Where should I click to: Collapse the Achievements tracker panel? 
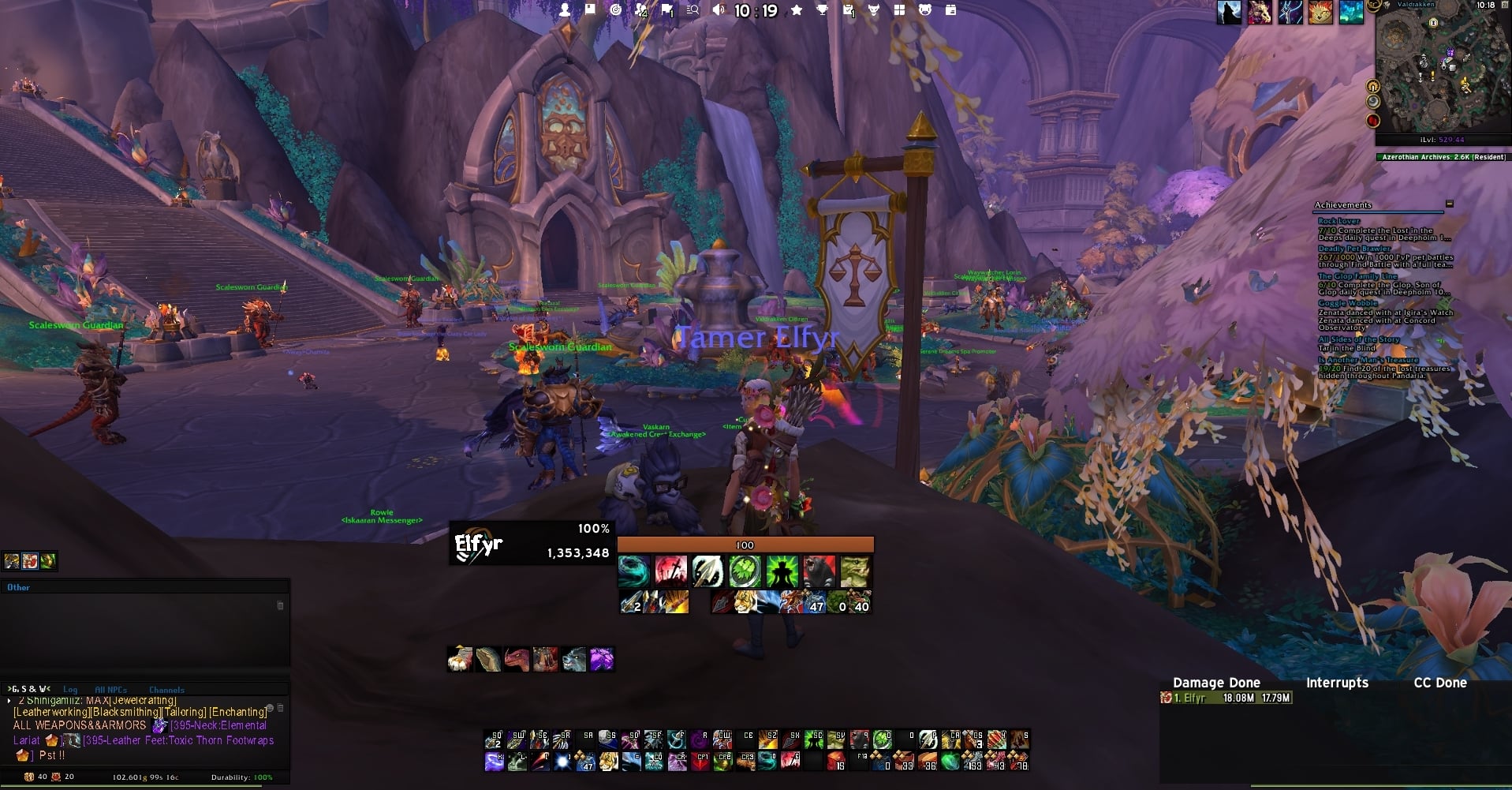tap(1449, 204)
